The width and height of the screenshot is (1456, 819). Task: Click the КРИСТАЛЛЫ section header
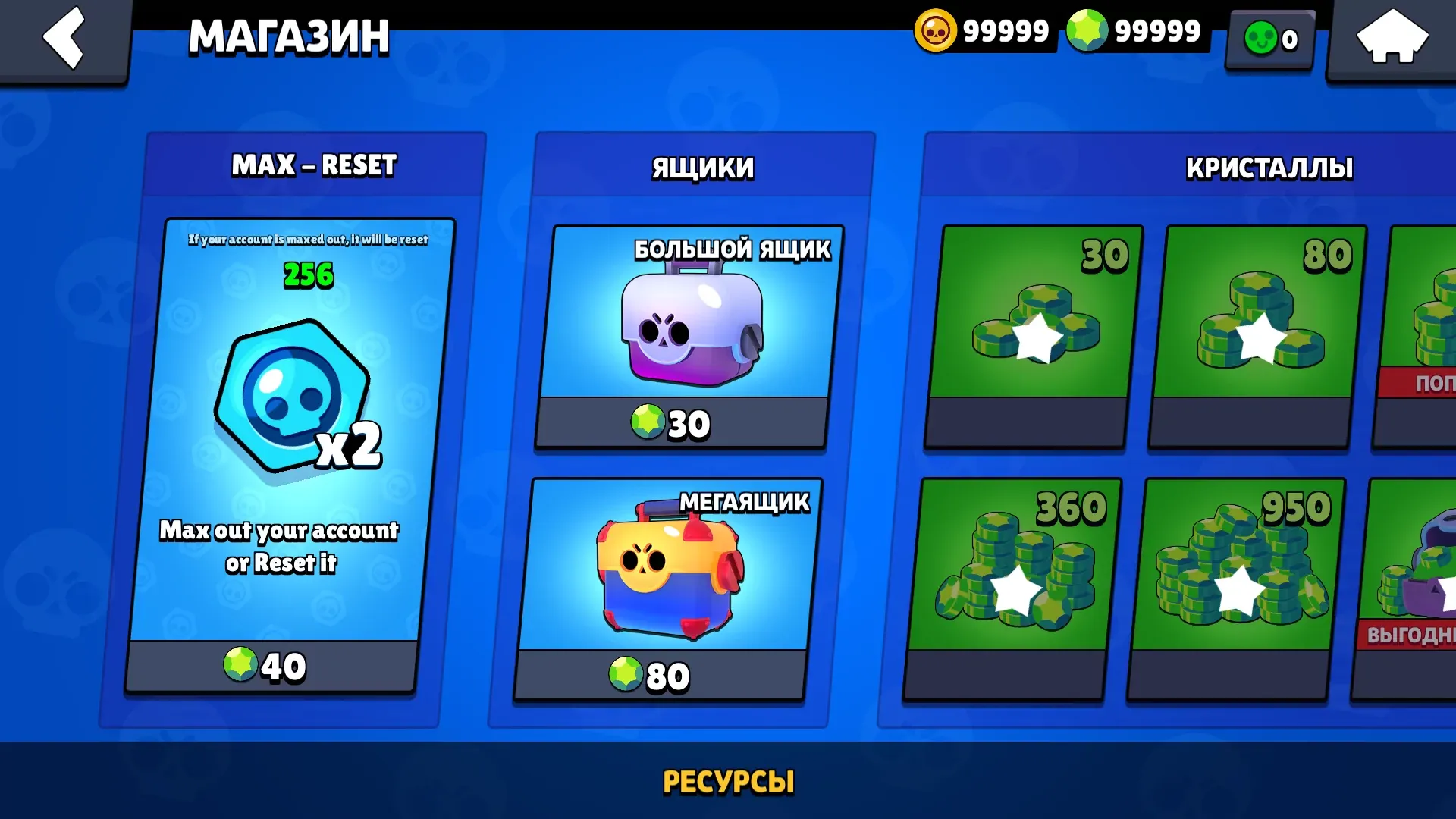click(1270, 169)
